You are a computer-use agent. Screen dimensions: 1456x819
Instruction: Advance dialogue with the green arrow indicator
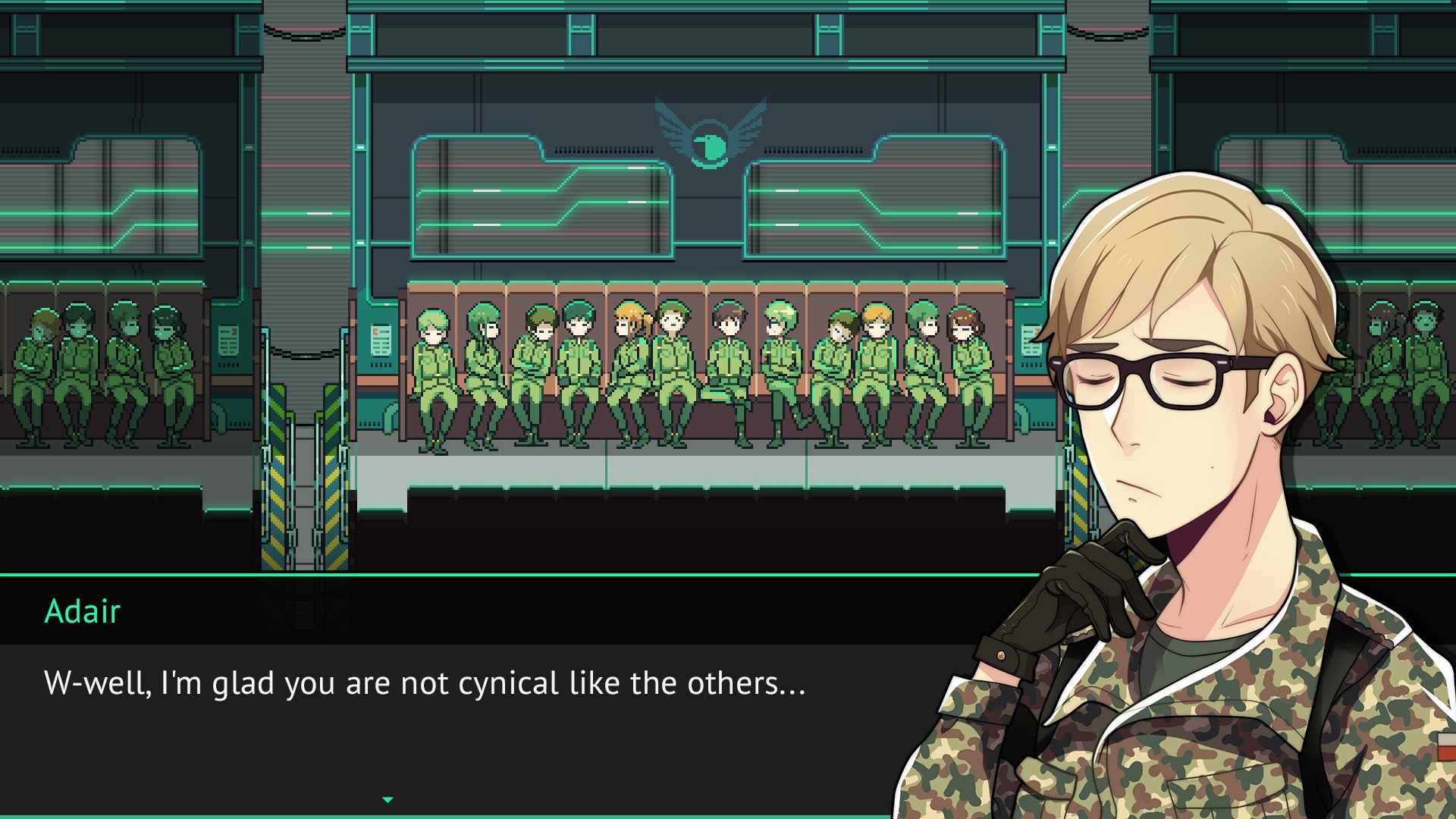click(x=388, y=800)
